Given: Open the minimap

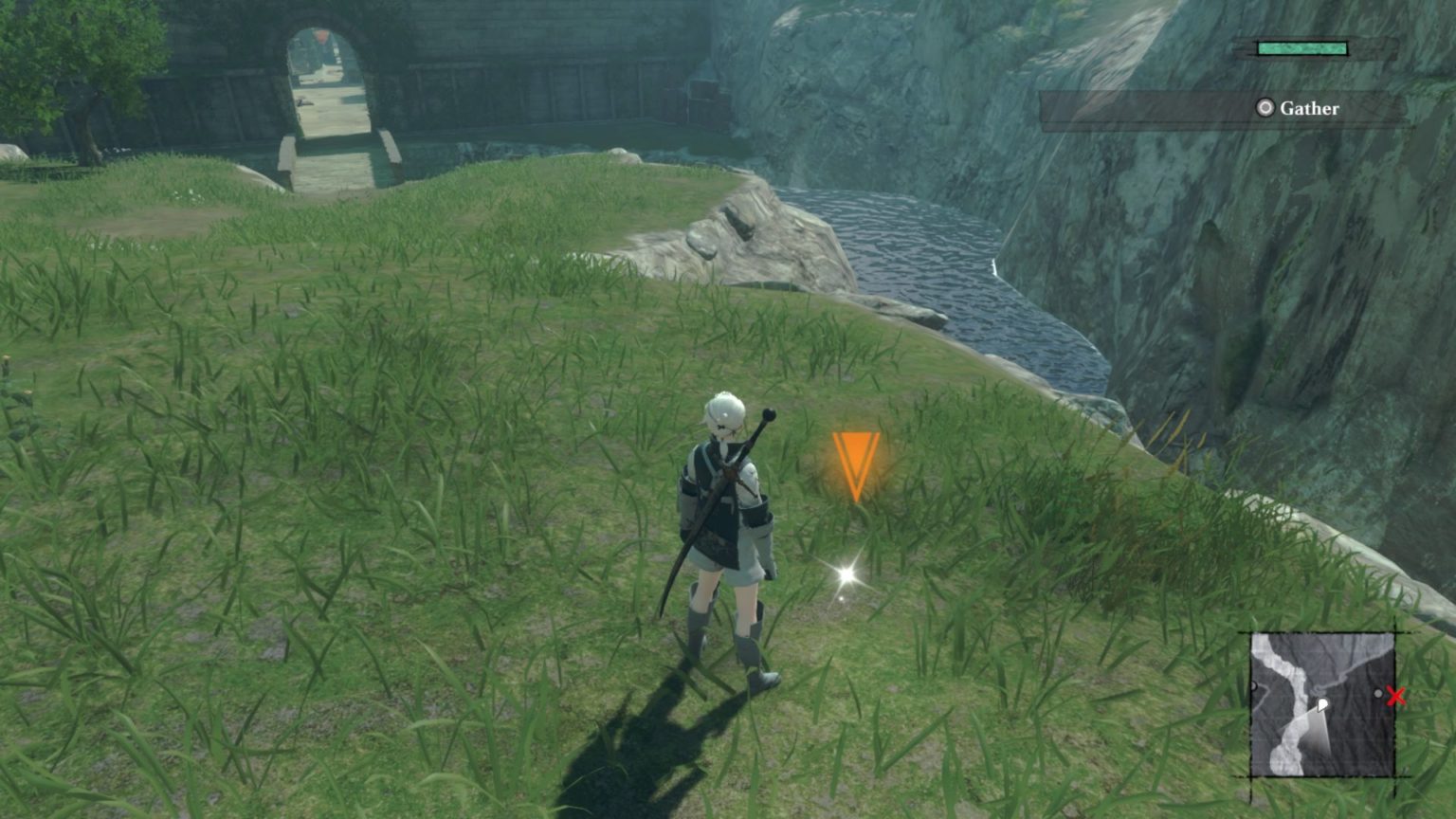Looking at the screenshot, I should click(x=1322, y=704).
